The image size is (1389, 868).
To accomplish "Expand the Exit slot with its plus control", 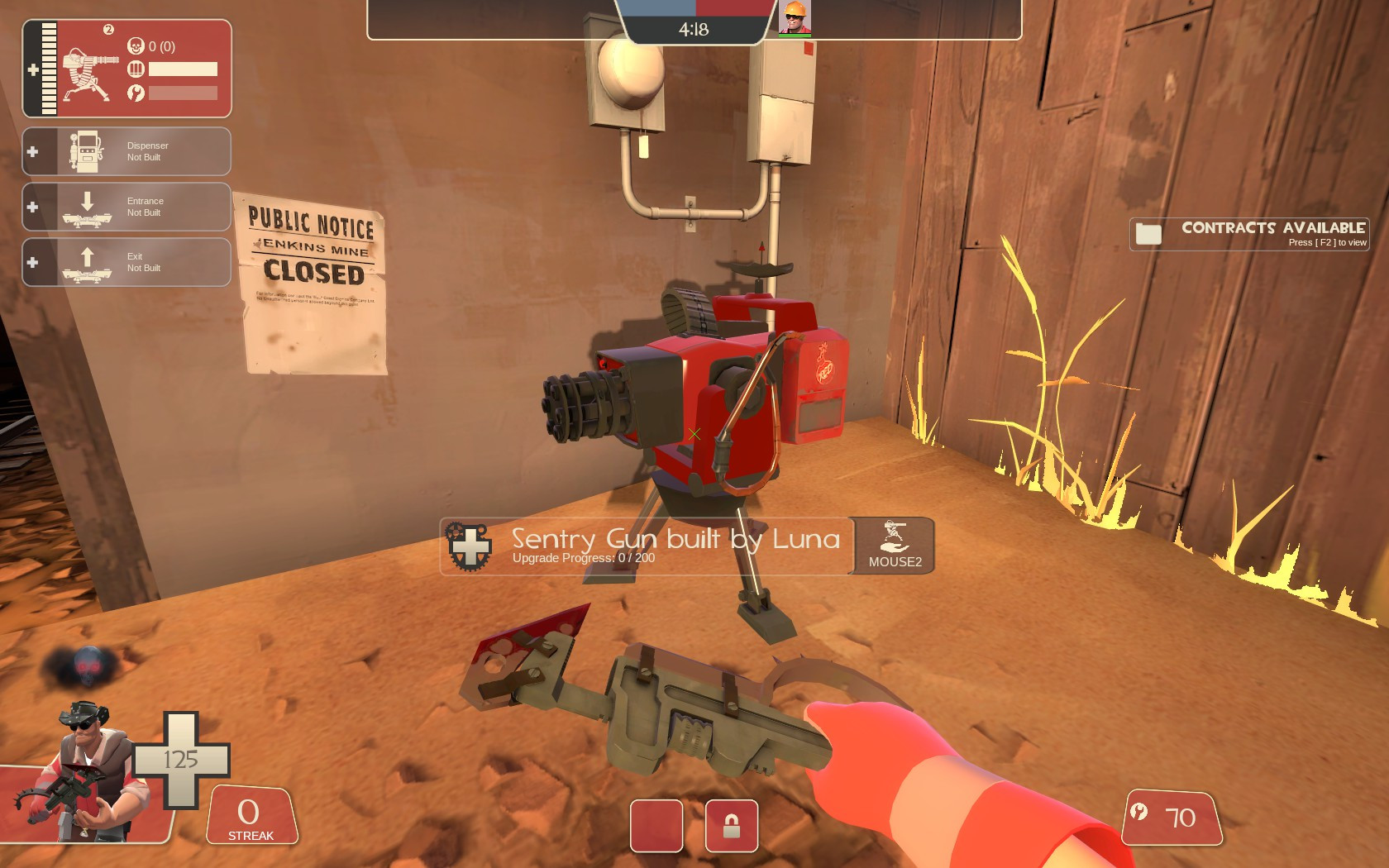I will point(33,262).
